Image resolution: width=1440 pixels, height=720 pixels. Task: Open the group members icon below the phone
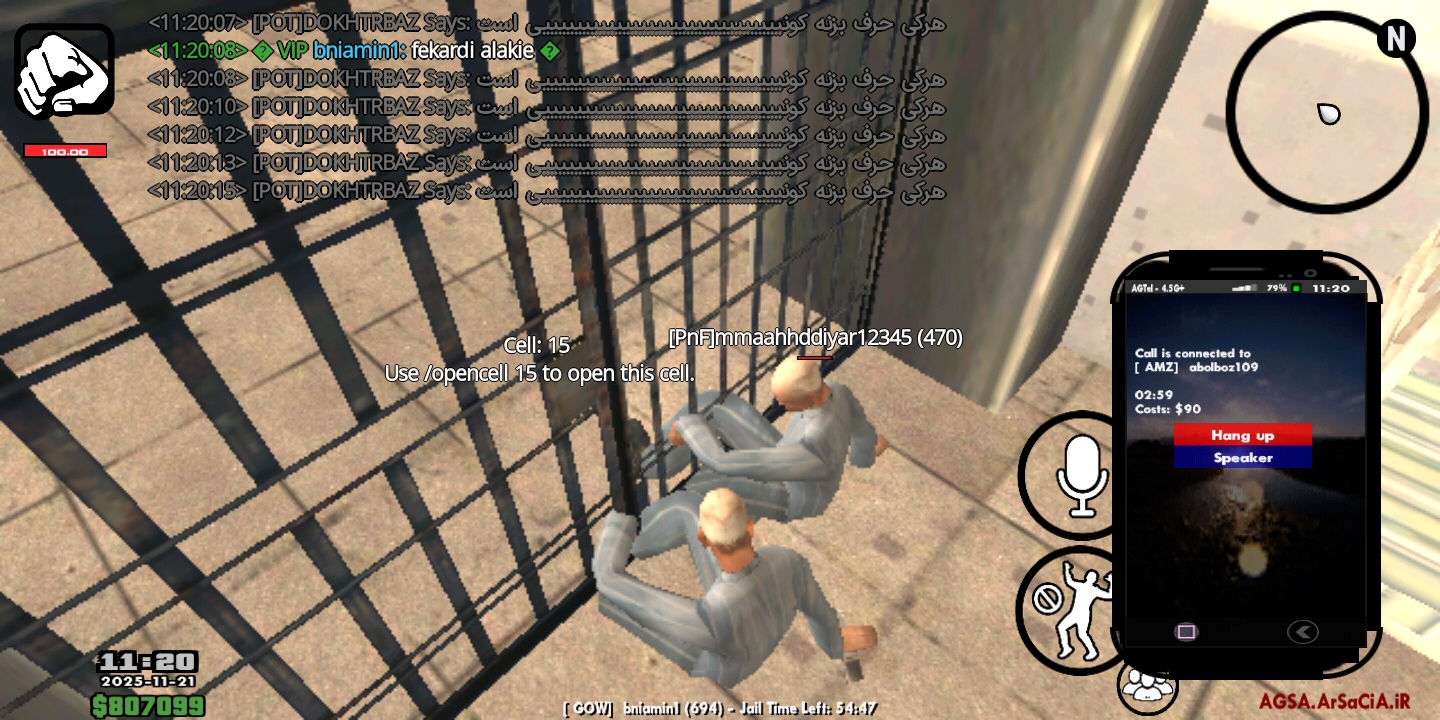[1146, 686]
